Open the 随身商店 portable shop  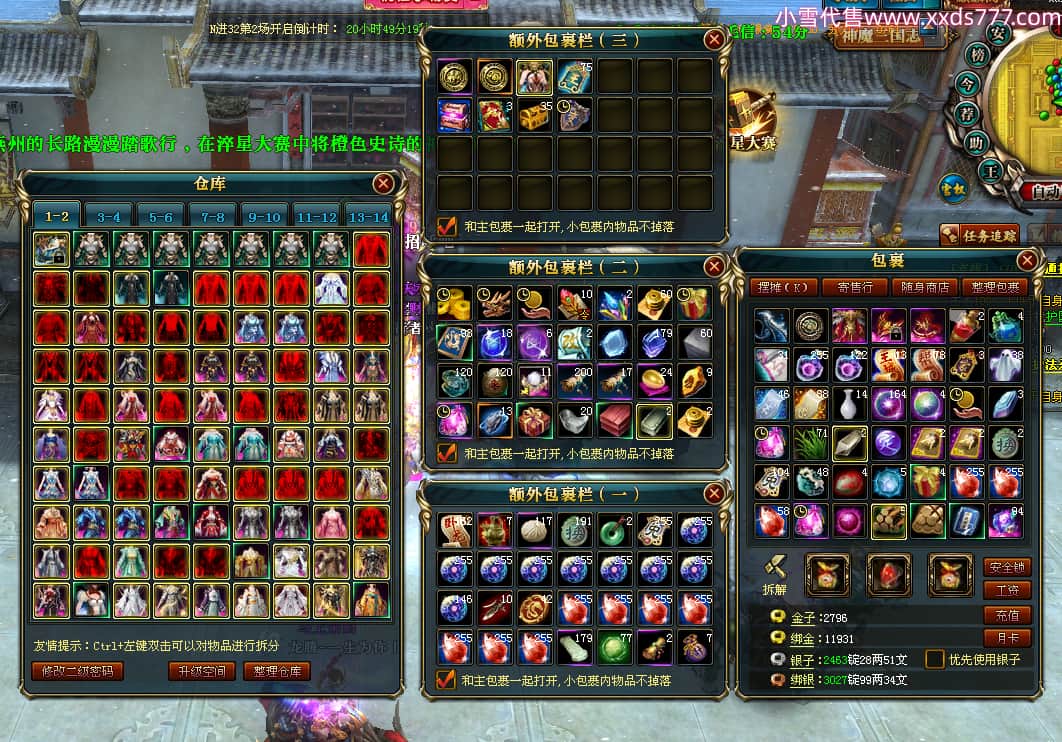click(927, 287)
